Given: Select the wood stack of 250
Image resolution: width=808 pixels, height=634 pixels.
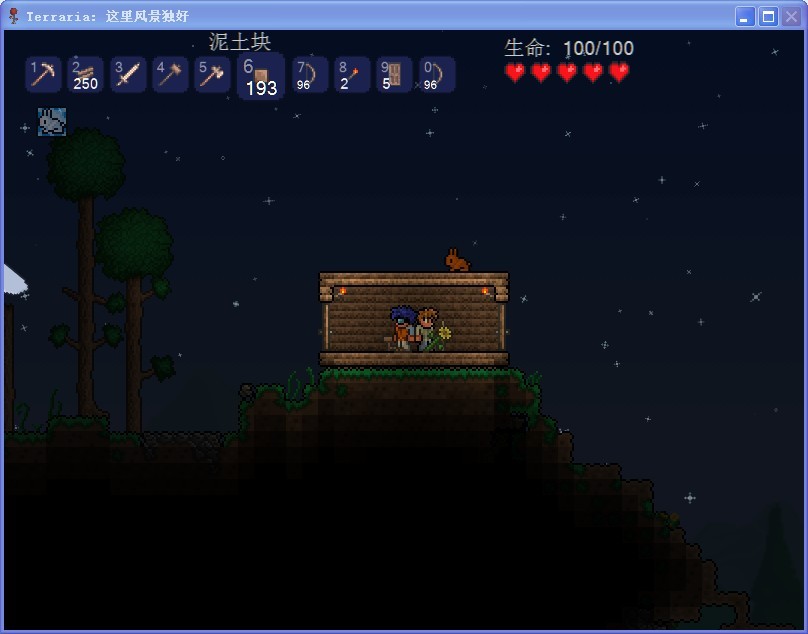Looking at the screenshot, I should point(86,75).
